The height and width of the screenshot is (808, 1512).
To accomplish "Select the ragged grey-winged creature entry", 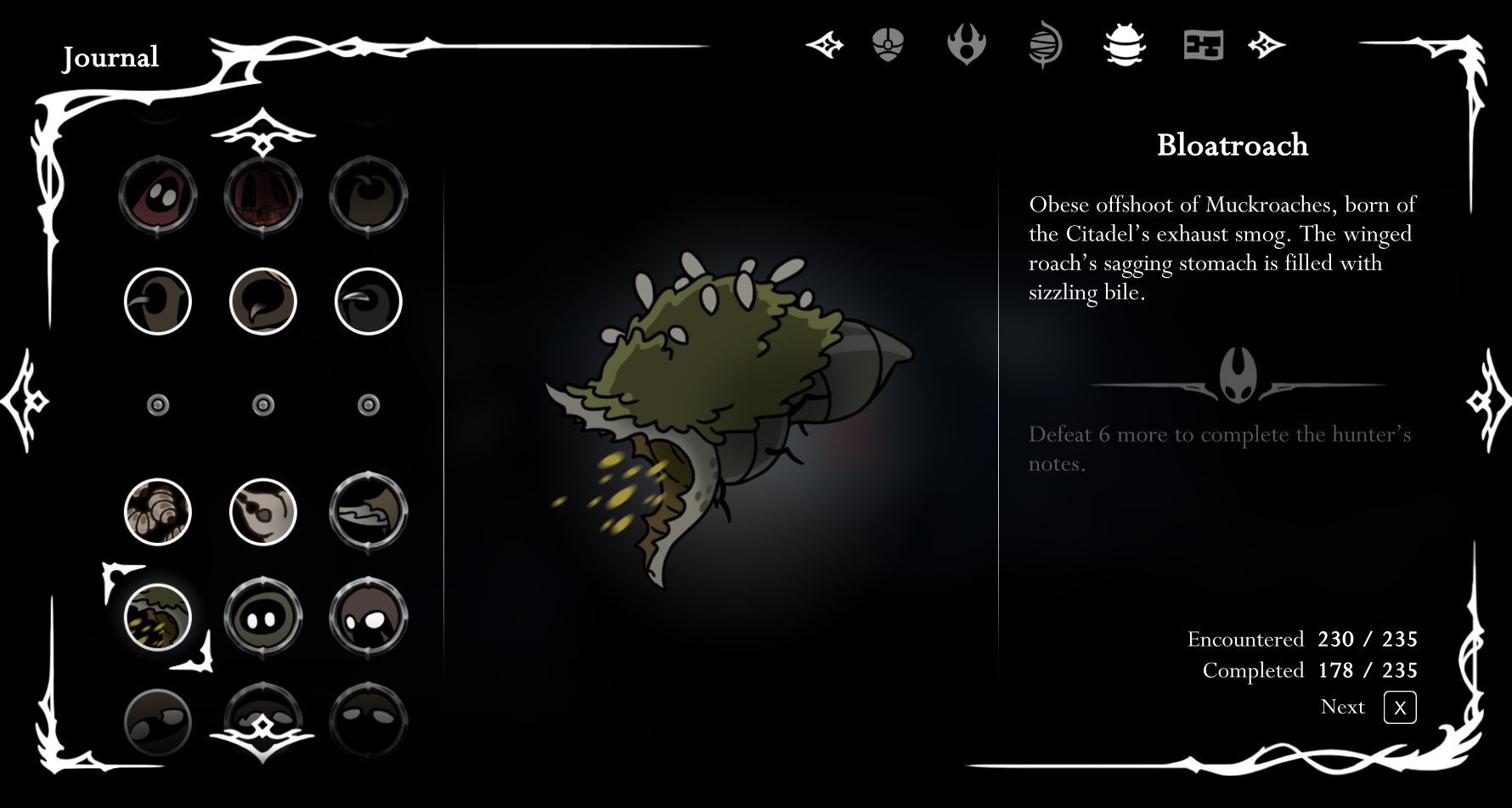I will coord(369,512).
